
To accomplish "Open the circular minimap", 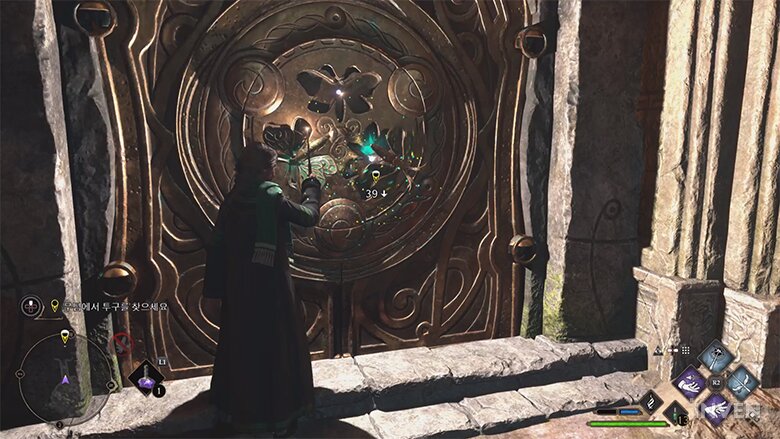I will (65, 380).
